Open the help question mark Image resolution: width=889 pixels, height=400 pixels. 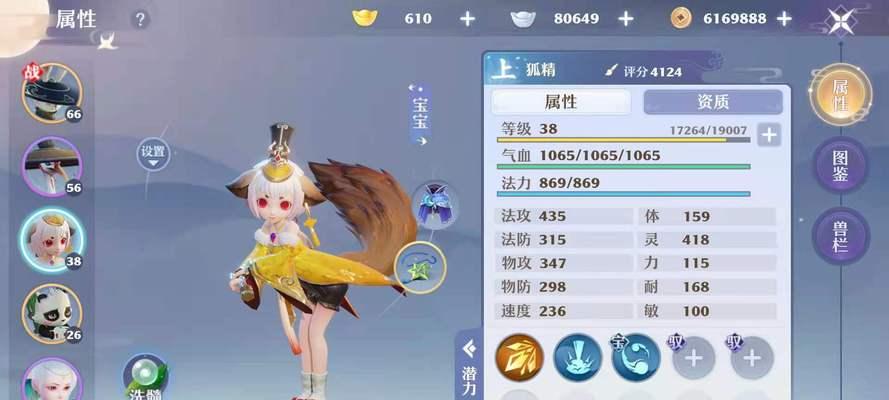(x=140, y=19)
